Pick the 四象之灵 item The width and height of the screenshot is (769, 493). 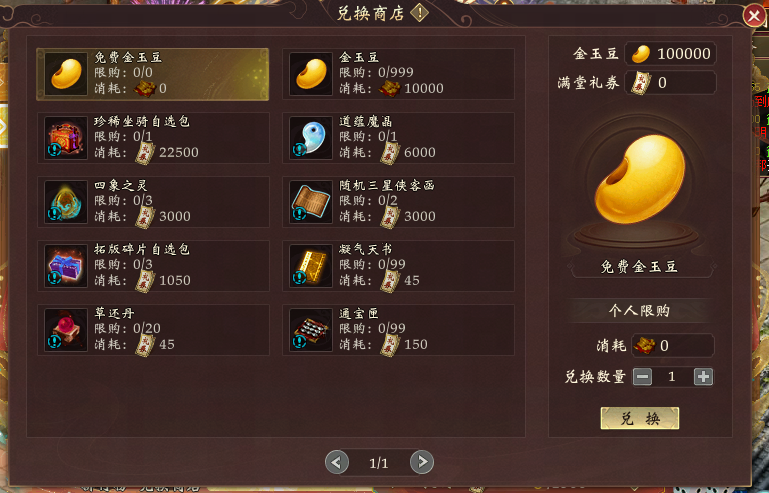pos(152,201)
